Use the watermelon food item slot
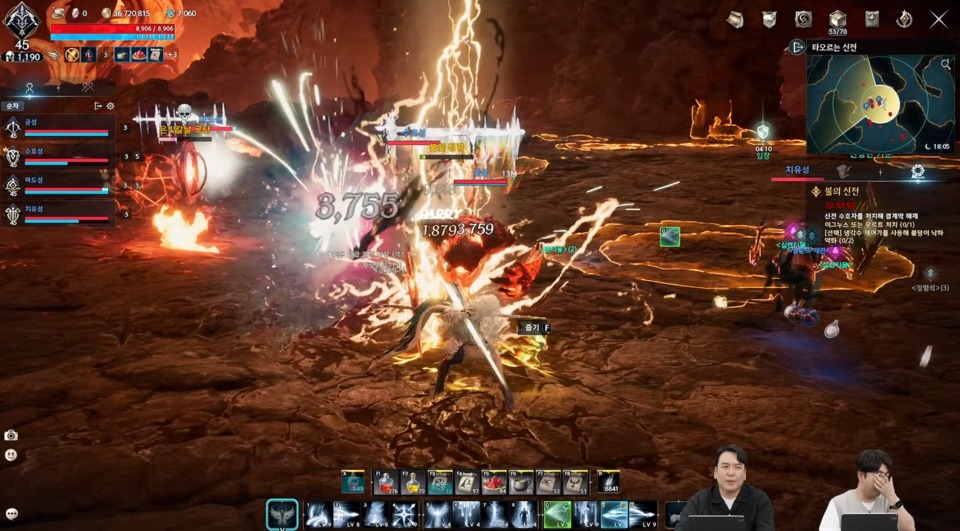960x531 pixels. [x=494, y=483]
